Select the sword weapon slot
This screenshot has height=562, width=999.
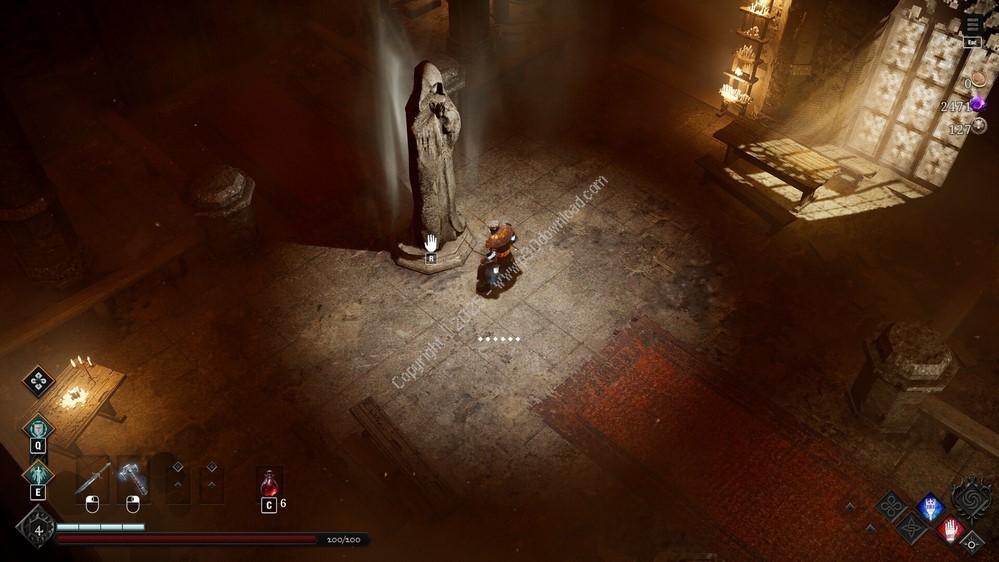point(92,477)
